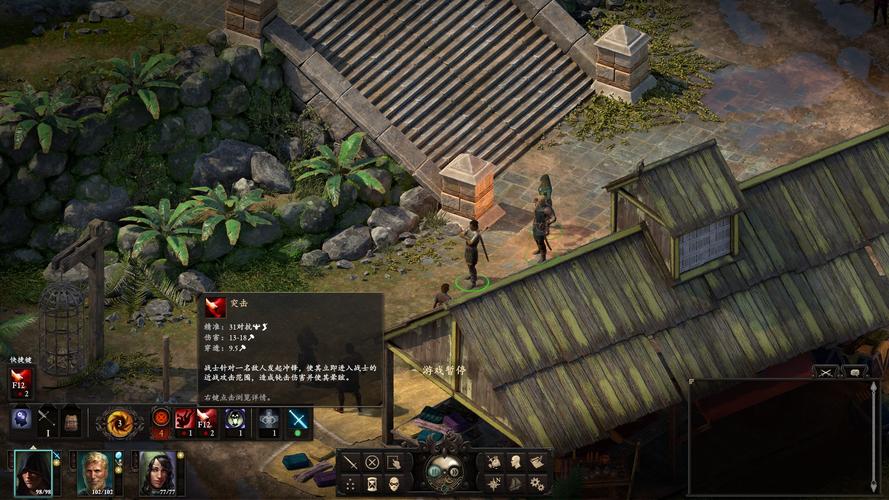The image size is (889, 500).
Task: Switch to the combat log tab
Action: (x=826, y=372)
